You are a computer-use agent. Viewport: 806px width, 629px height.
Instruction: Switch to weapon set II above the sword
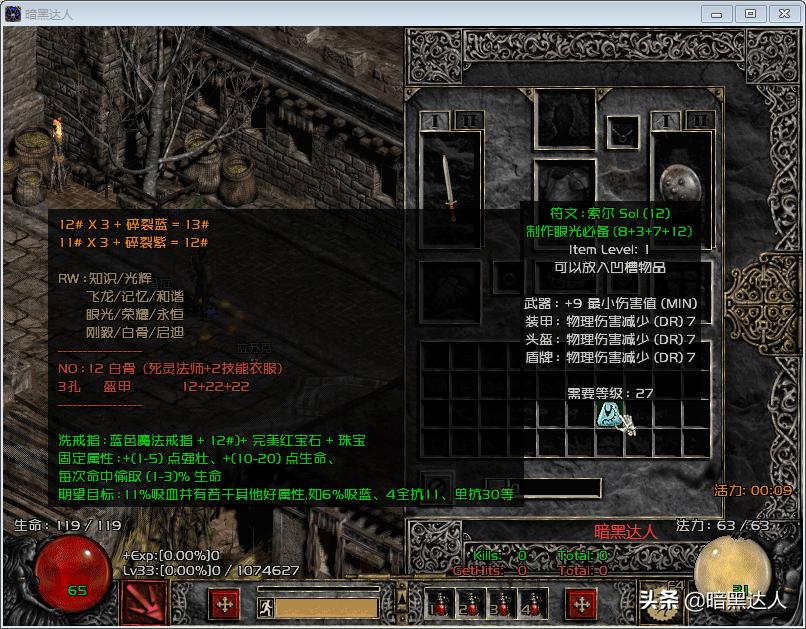tap(468, 120)
